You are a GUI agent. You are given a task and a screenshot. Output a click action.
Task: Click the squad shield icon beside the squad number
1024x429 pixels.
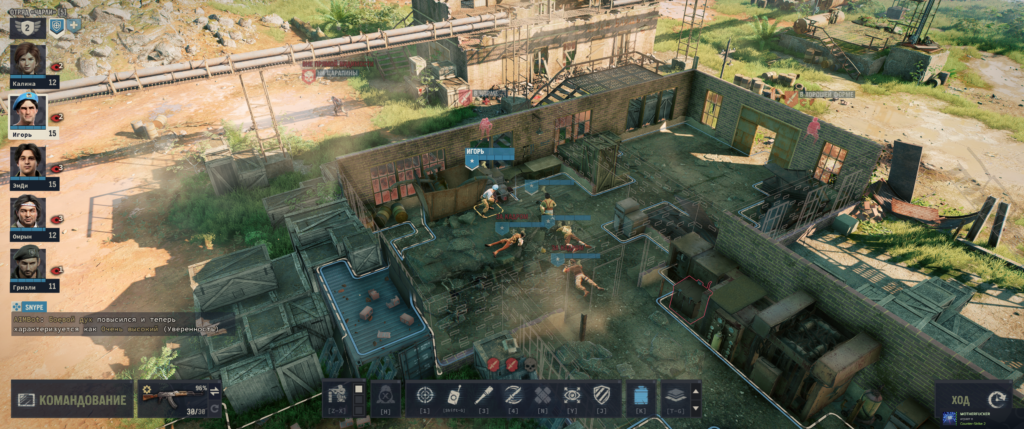tap(57, 25)
